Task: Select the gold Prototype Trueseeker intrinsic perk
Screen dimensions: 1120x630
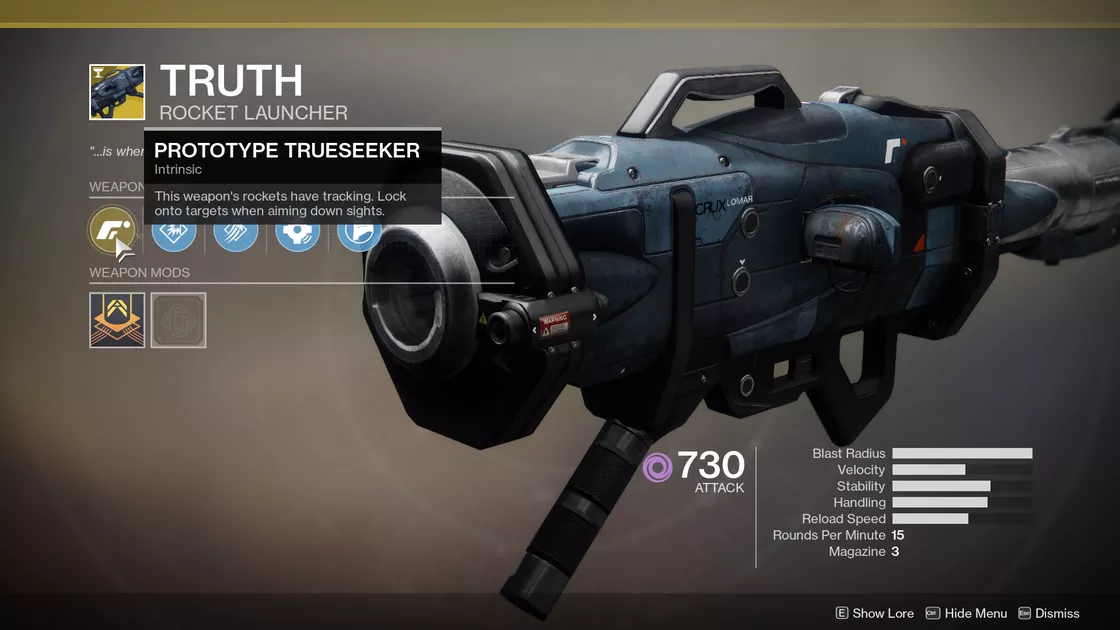Action: click(x=113, y=229)
